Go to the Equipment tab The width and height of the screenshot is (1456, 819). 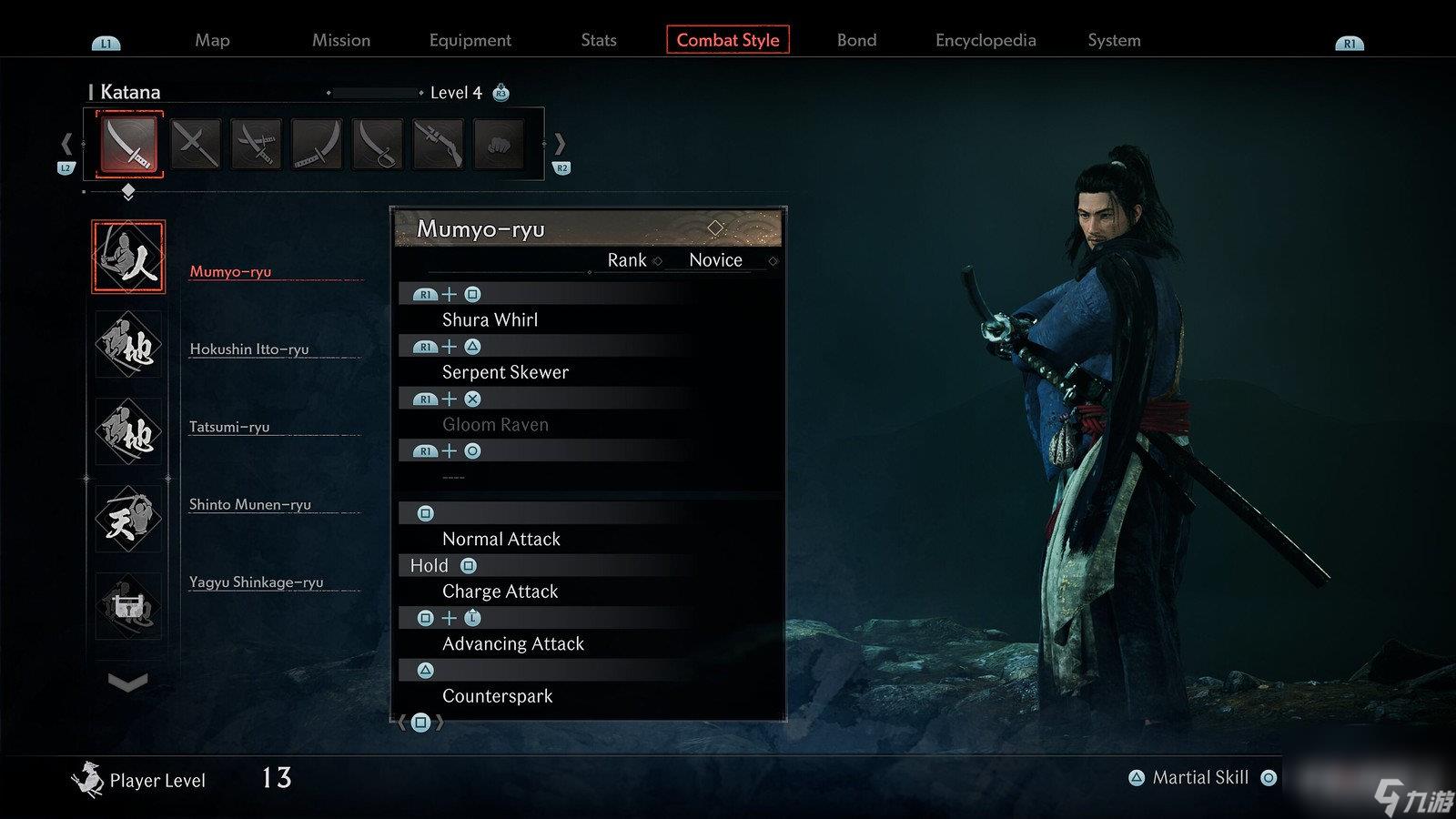470,40
